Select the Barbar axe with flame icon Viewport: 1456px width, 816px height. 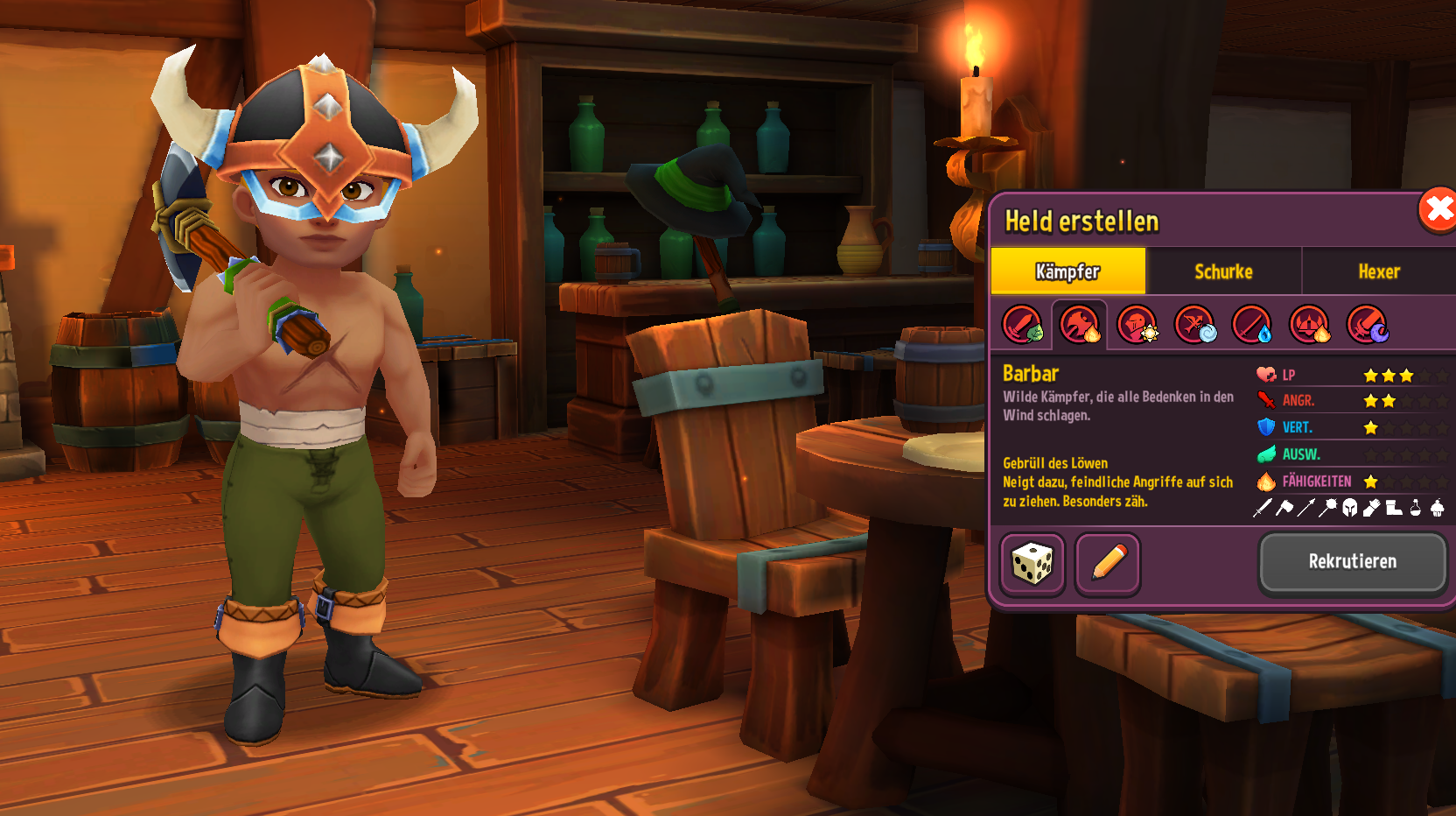tap(1080, 325)
